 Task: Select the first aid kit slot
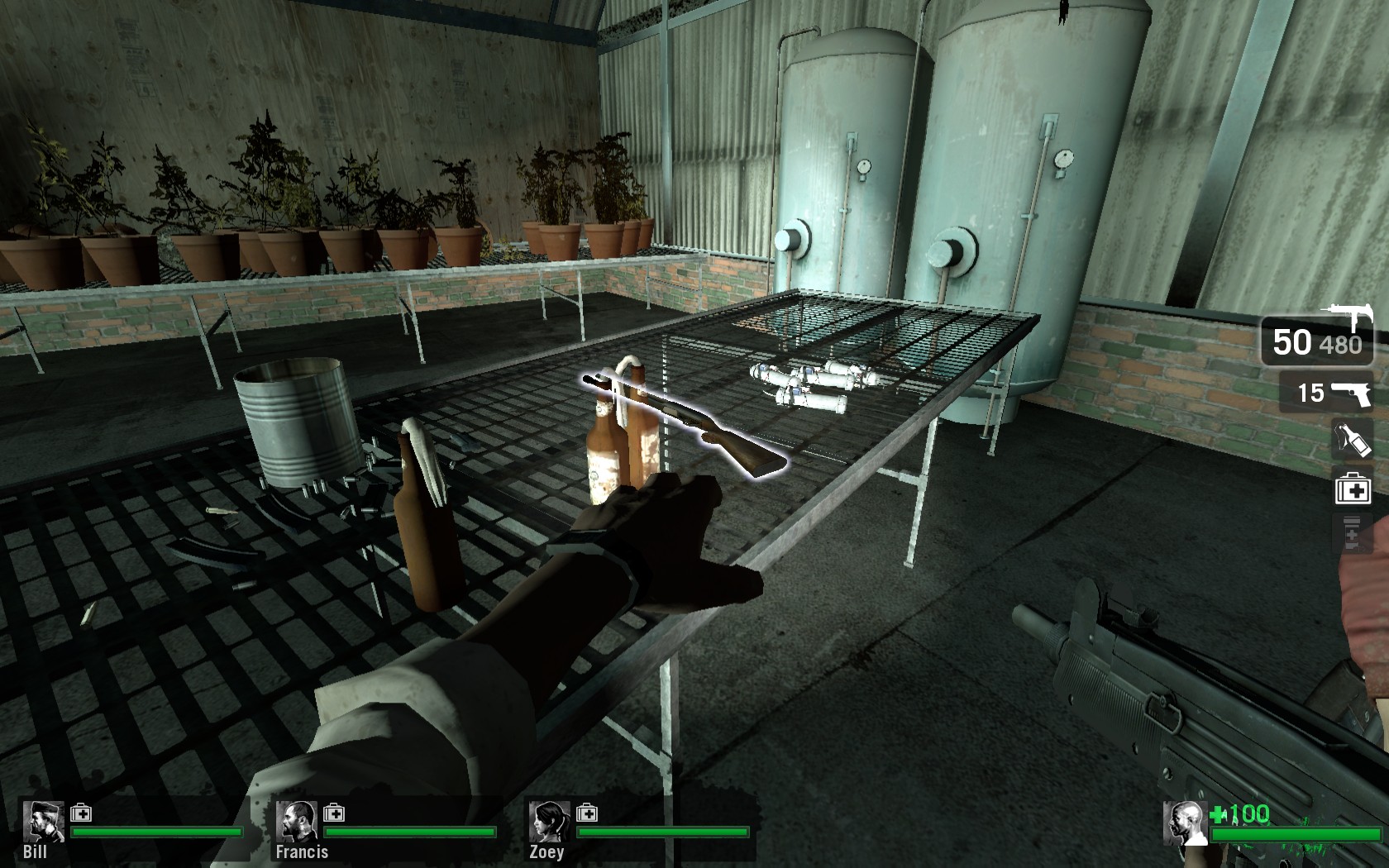pos(1353,488)
